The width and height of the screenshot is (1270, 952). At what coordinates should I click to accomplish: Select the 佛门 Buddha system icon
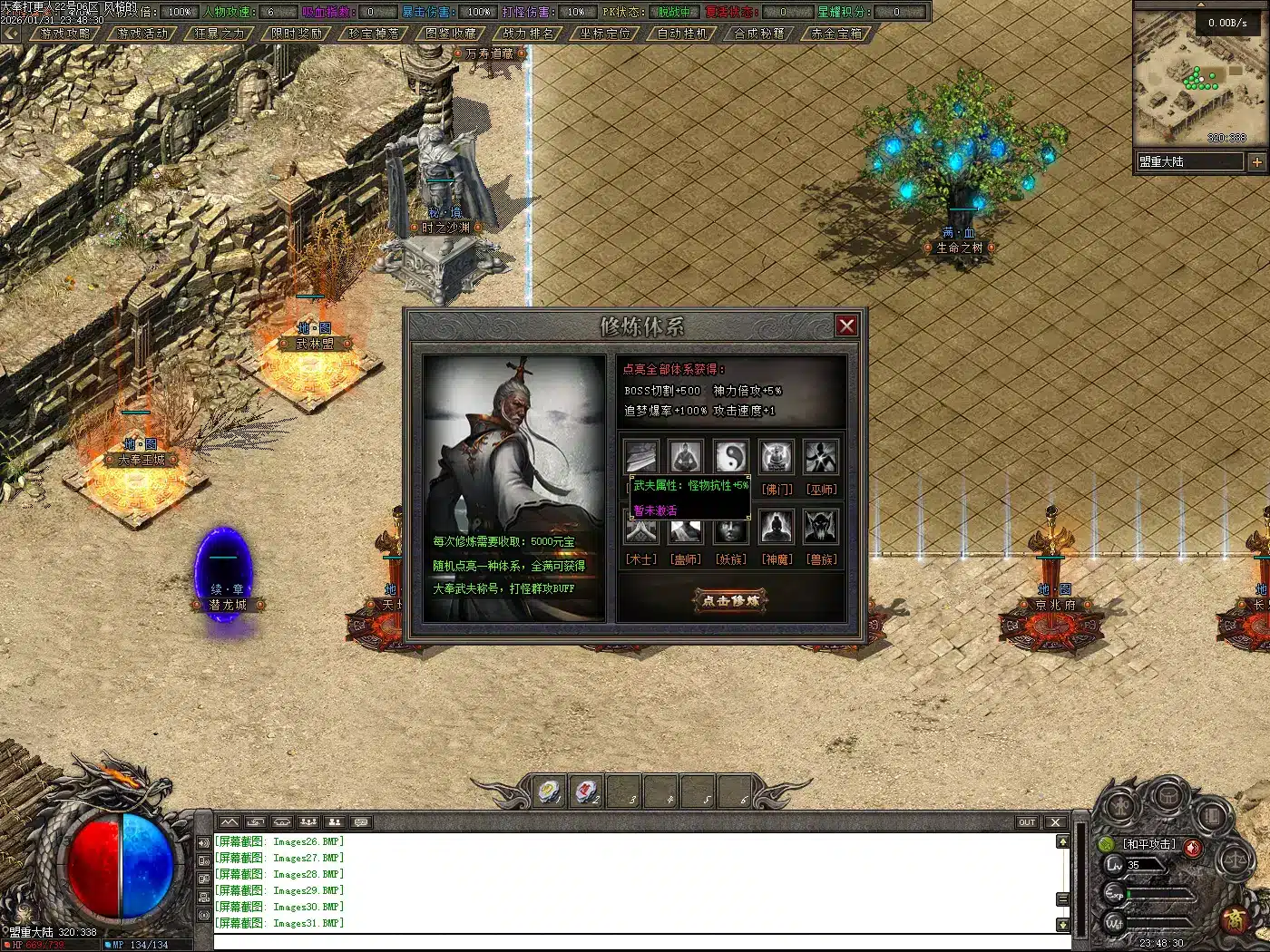(x=777, y=457)
